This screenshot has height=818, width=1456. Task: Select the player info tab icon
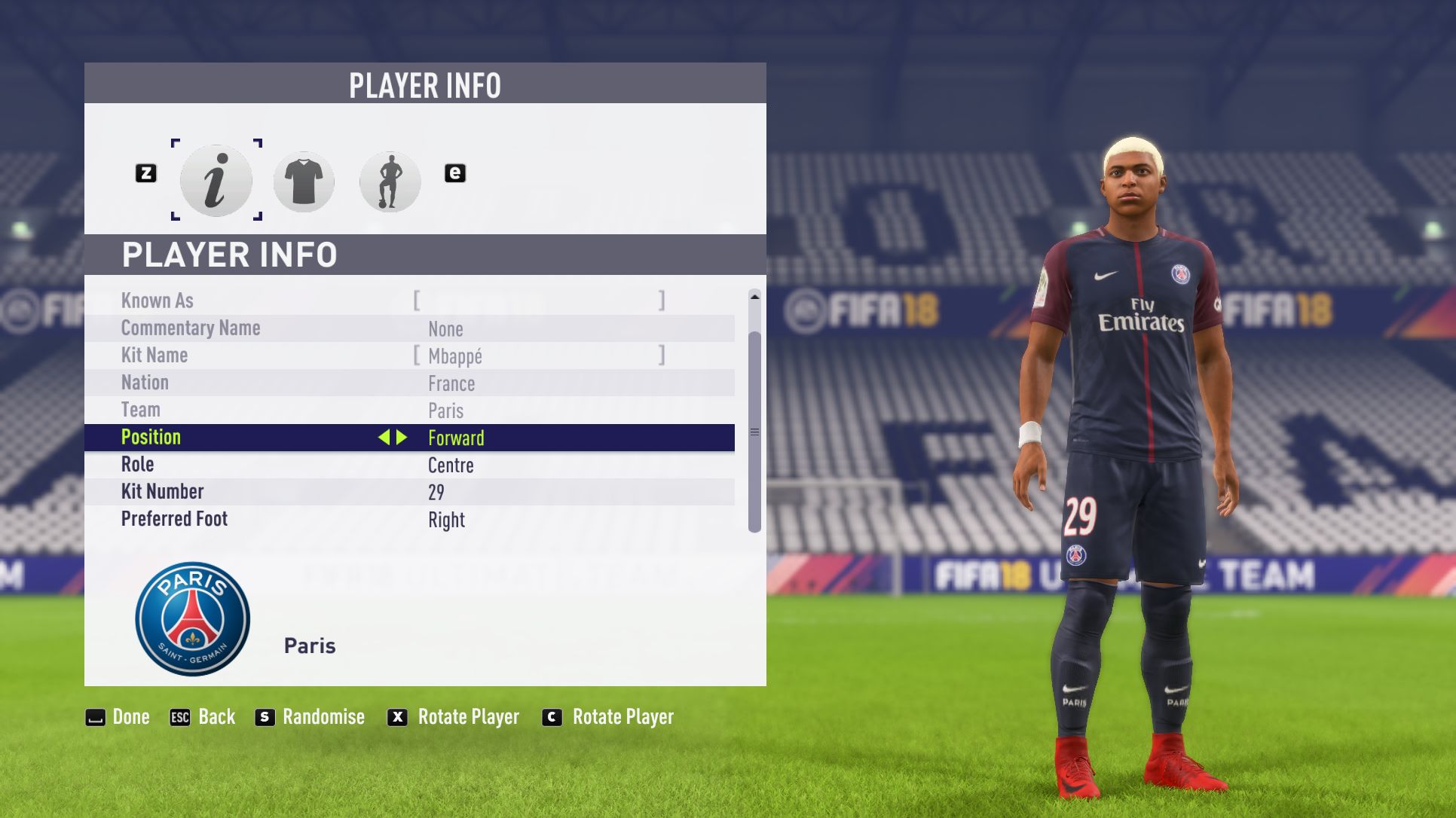point(216,181)
